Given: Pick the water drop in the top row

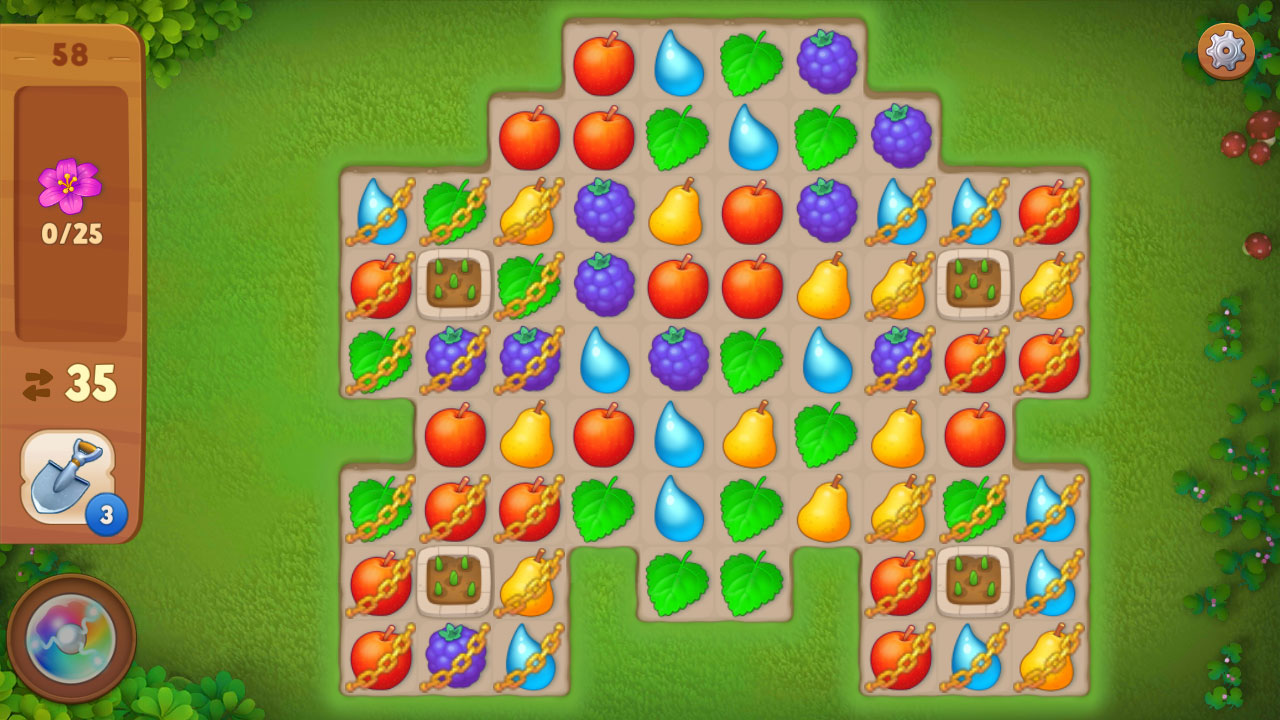Looking at the screenshot, I should [x=678, y=63].
